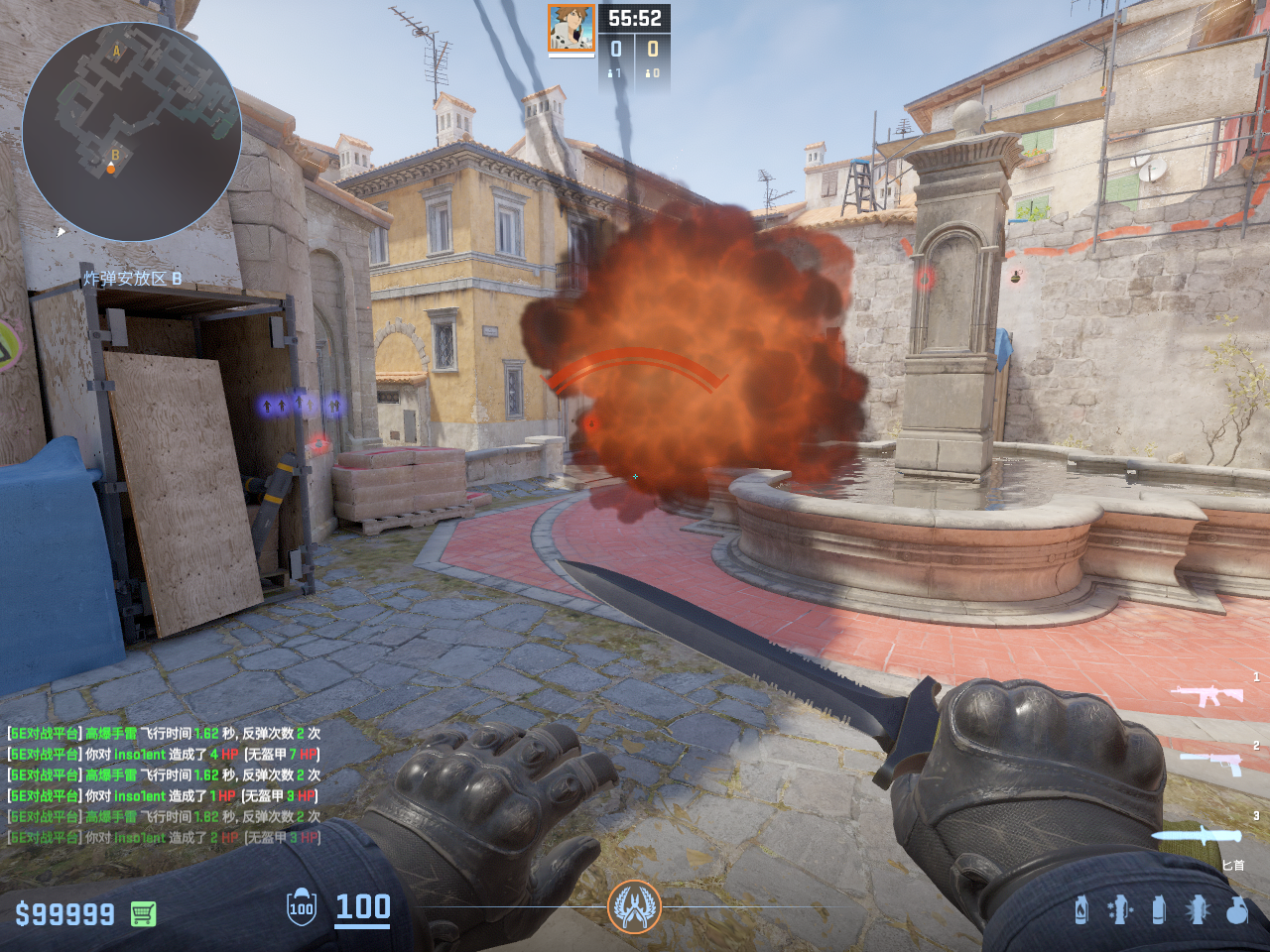Switch to the silenced pistol slot
This screenshot has height=952, width=1270.
1210,764
